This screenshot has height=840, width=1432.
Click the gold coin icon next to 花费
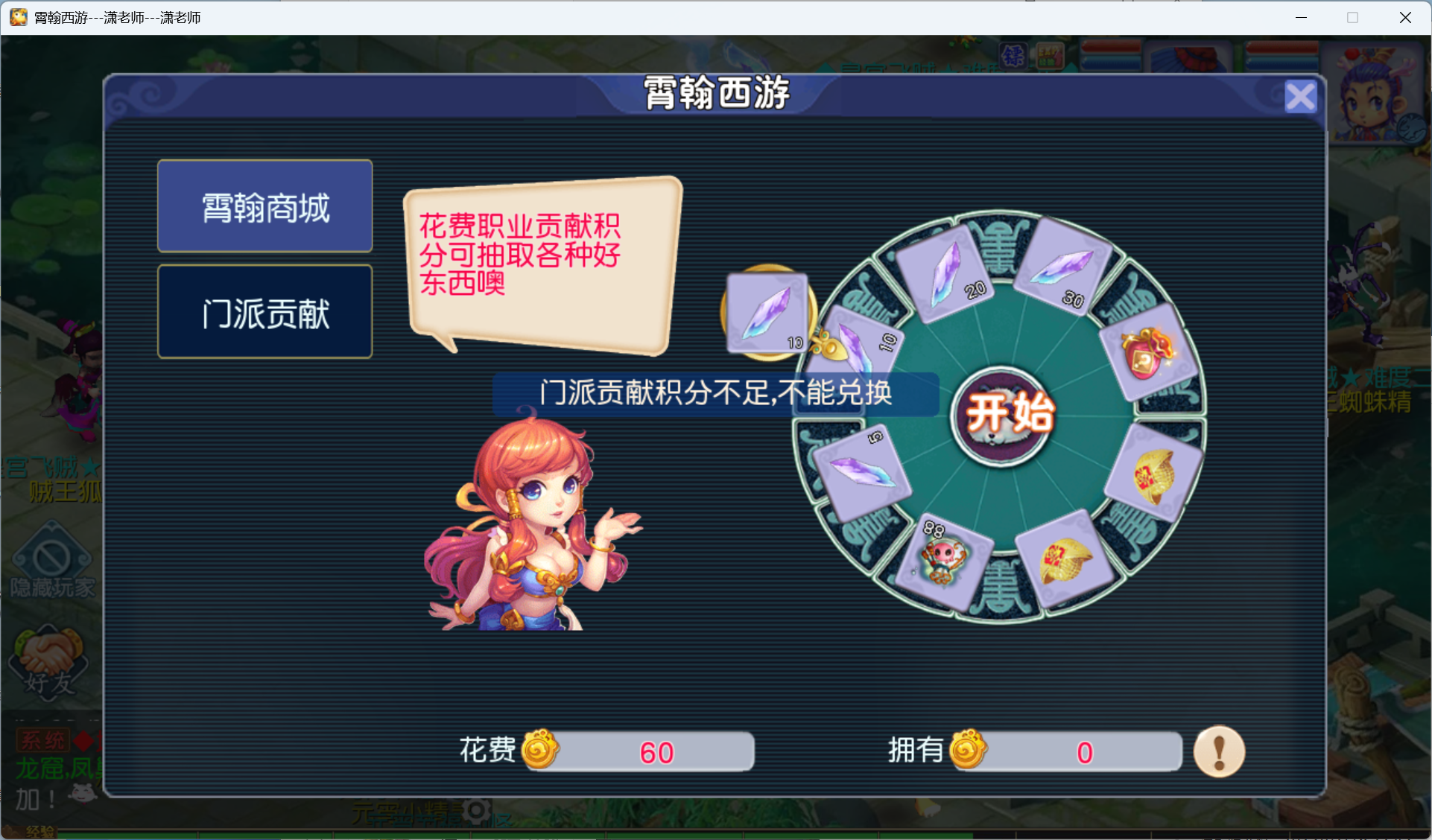(x=543, y=751)
